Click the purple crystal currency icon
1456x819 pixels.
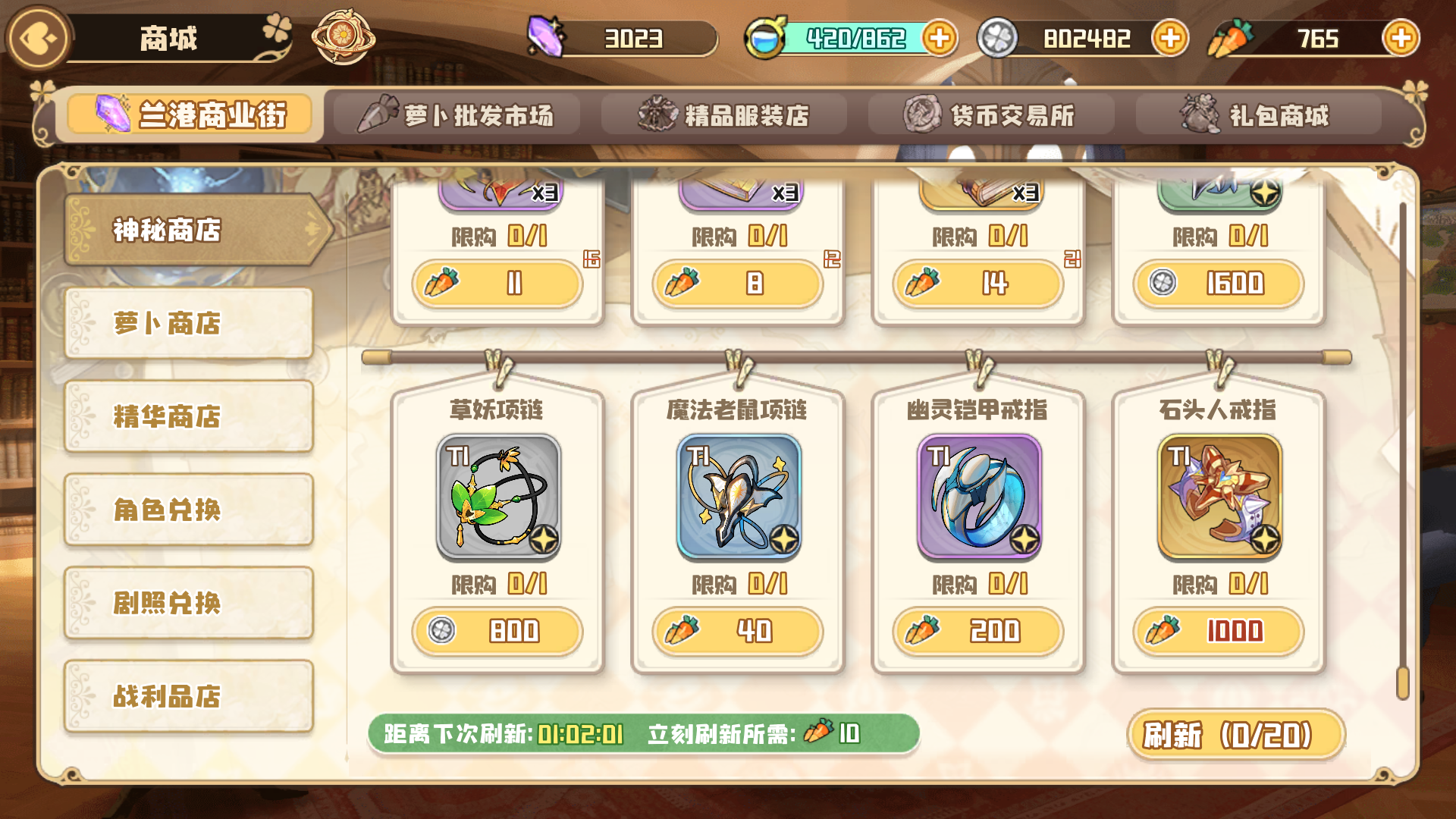point(544,36)
